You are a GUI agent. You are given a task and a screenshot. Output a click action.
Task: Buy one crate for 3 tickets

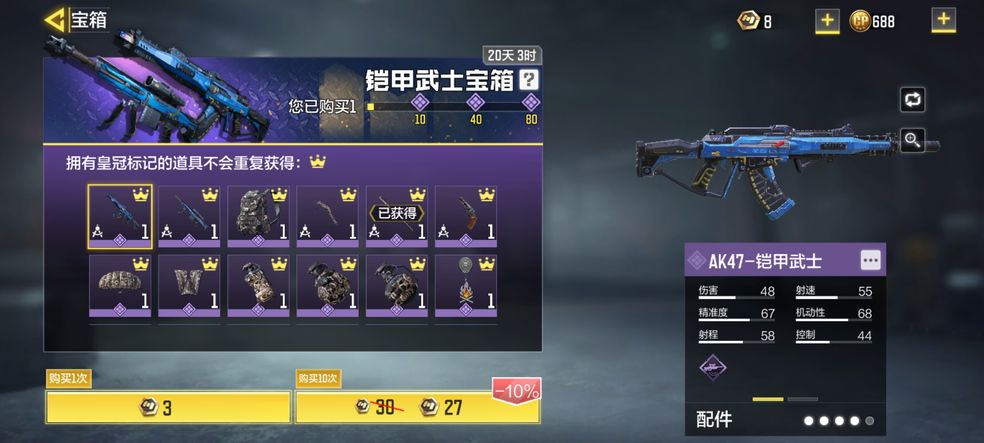click(168, 406)
